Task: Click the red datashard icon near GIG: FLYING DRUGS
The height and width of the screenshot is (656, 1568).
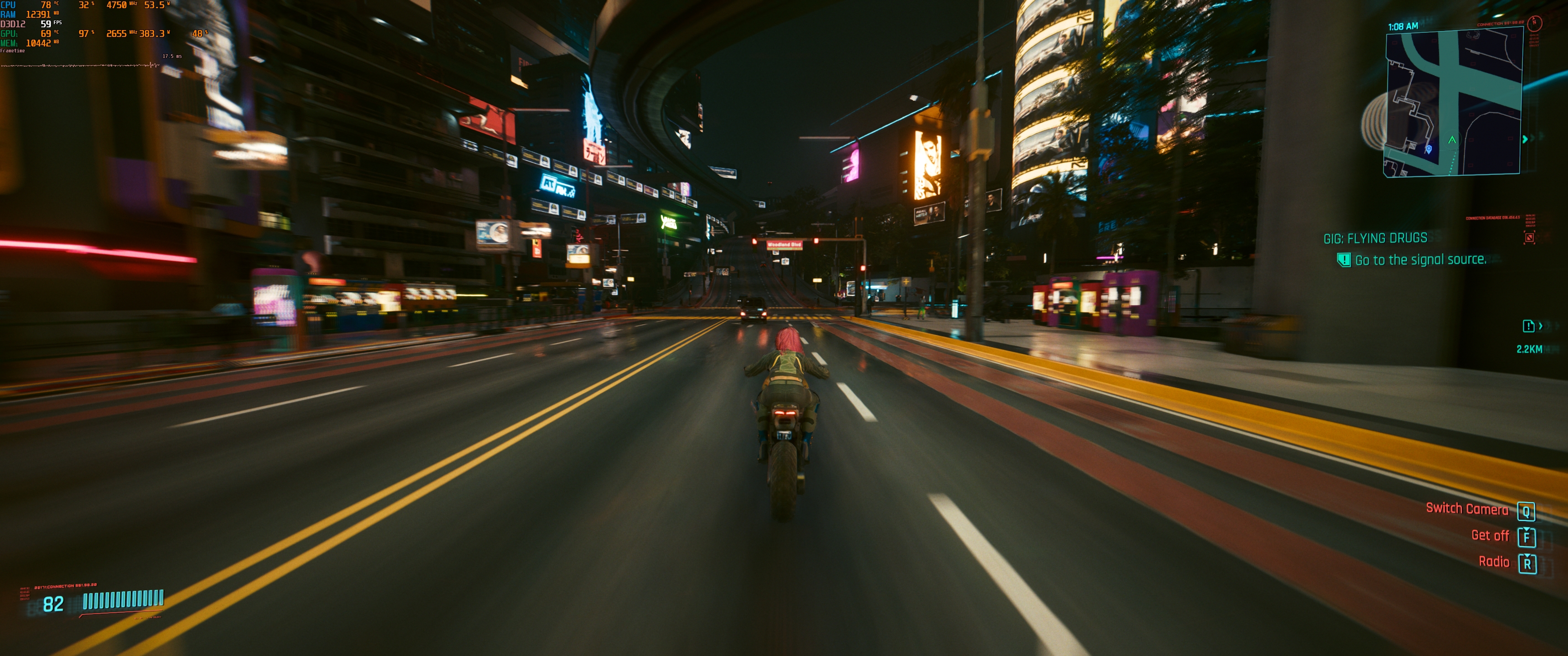Action: pyautogui.click(x=1530, y=239)
